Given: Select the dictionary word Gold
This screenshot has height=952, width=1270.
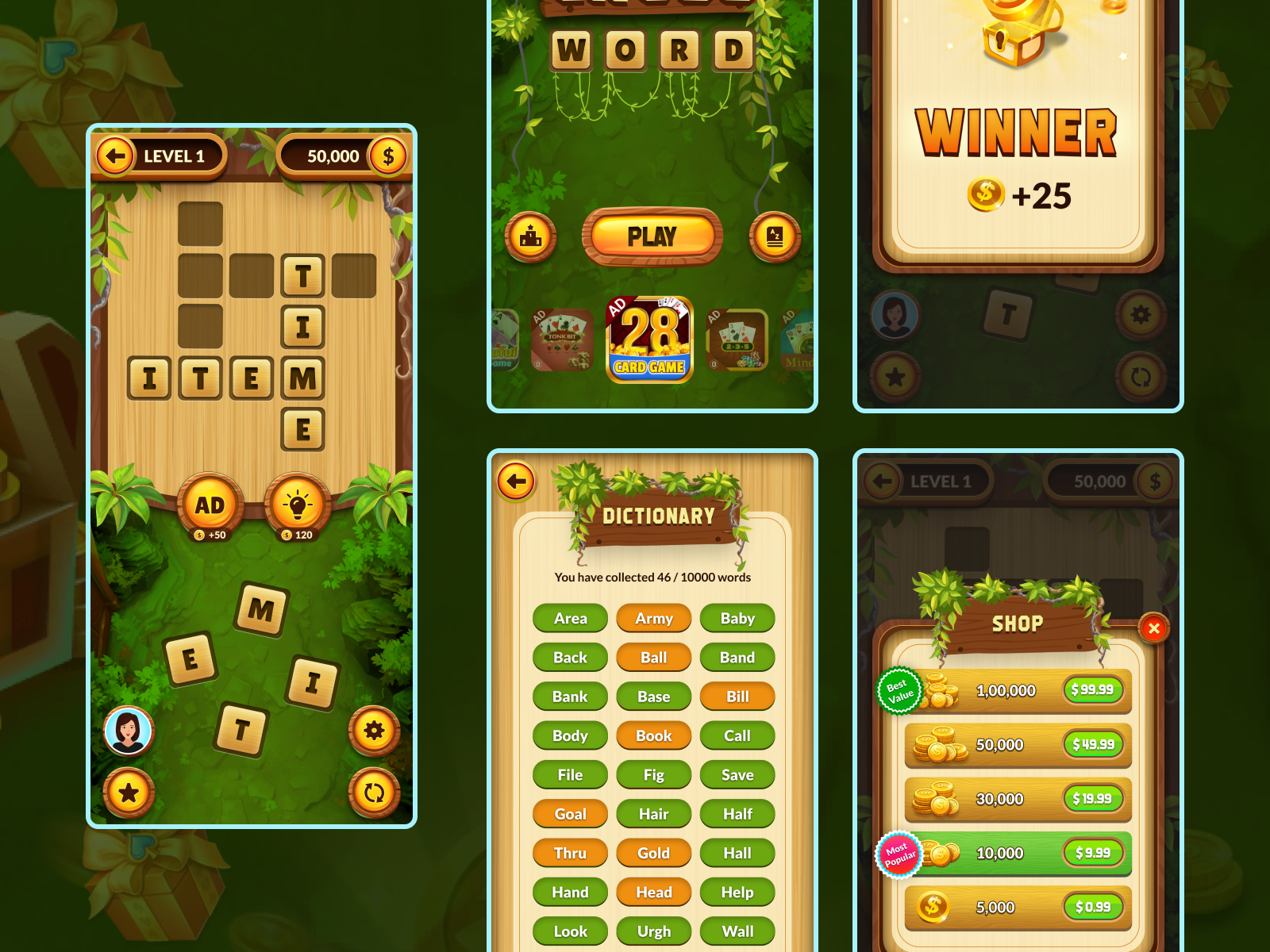Looking at the screenshot, I should [654, 853].
